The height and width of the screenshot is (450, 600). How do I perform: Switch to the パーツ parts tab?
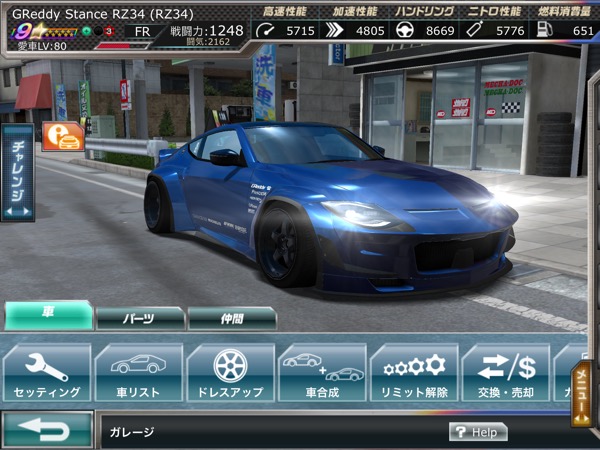[140, 318]
